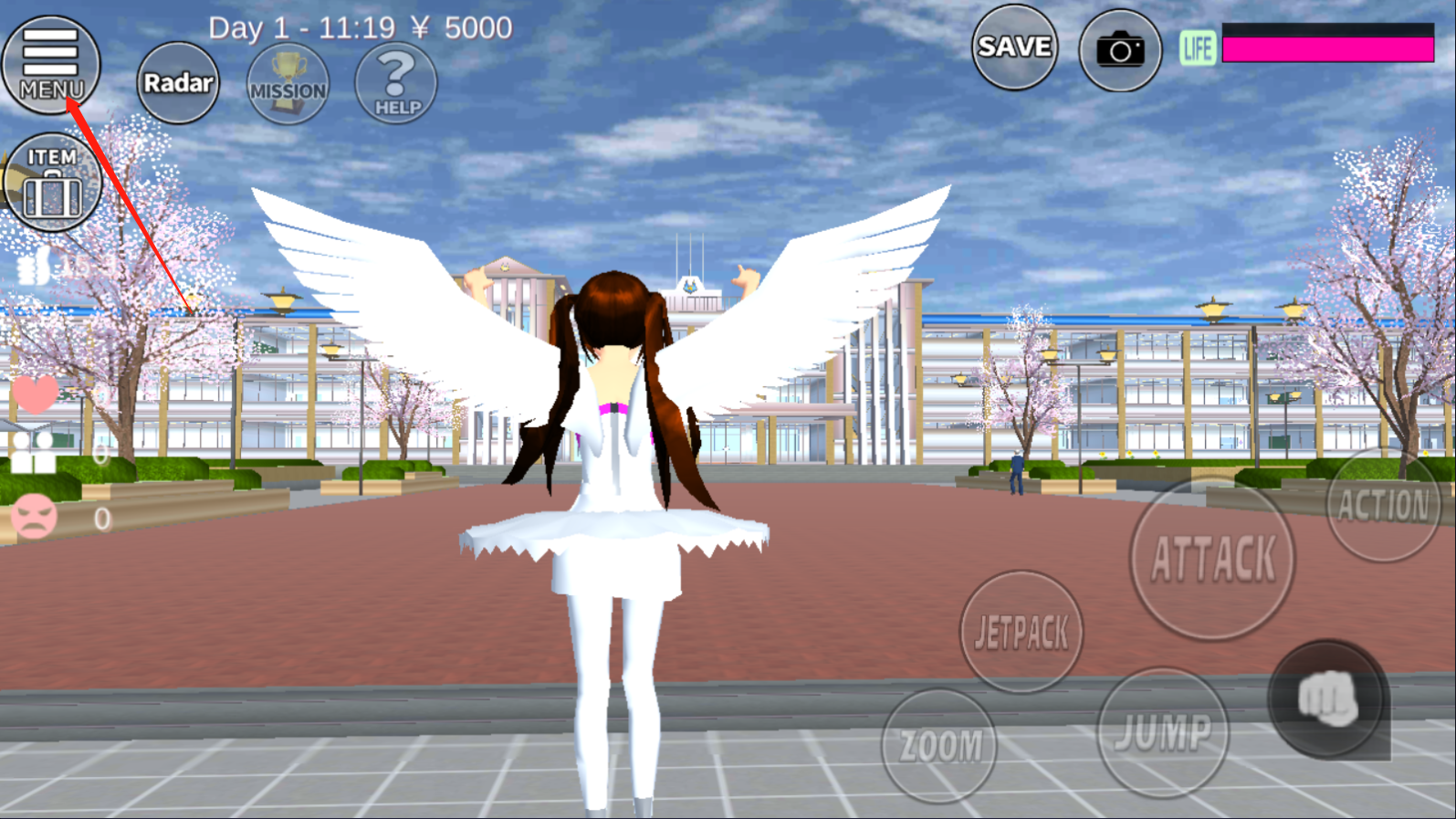Select the heart relationship icon
The image size is (1456, 819).
click(35, 394)
